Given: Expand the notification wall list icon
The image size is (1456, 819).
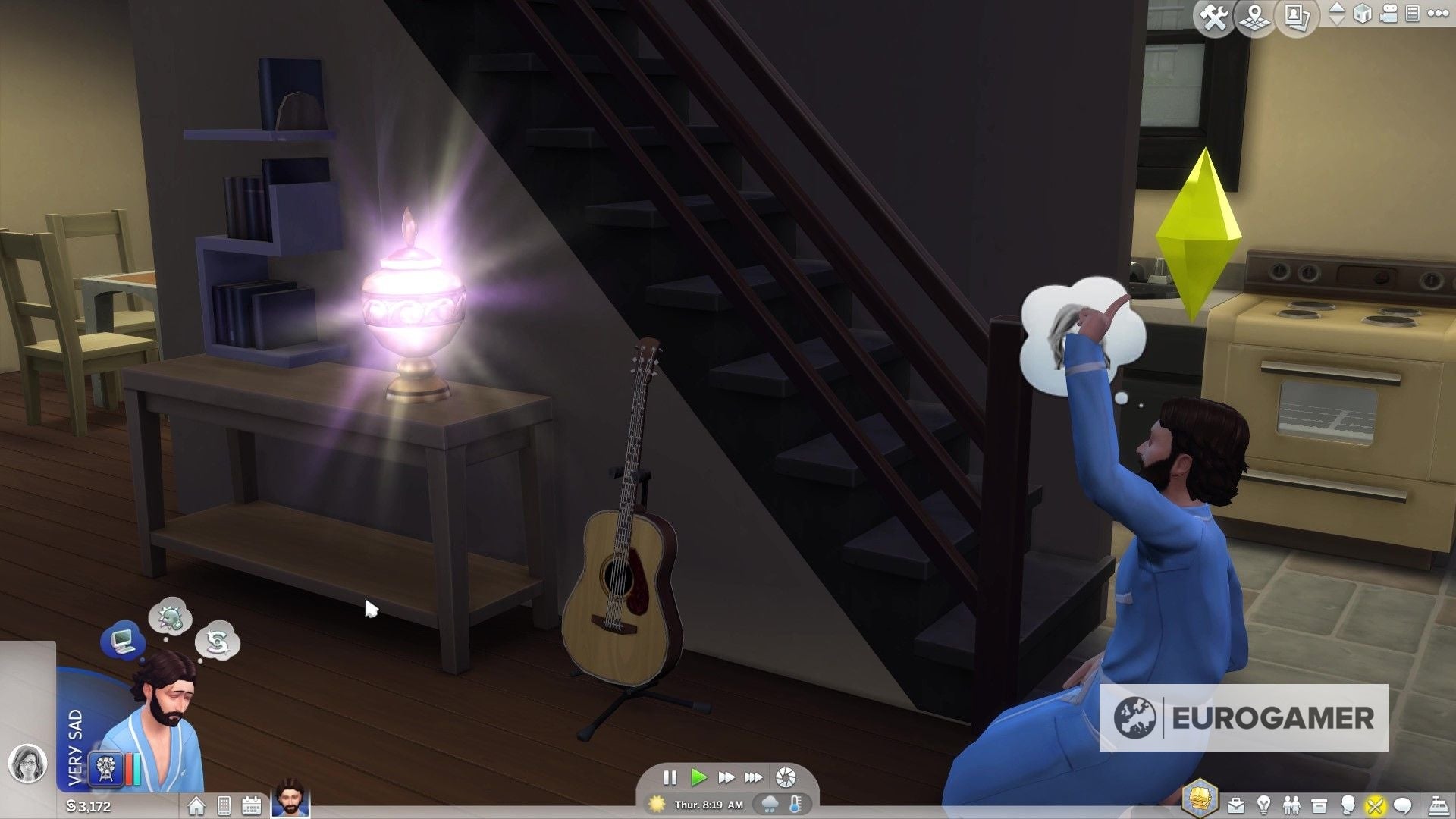Looking at the screenshot, I should 1413,15.
